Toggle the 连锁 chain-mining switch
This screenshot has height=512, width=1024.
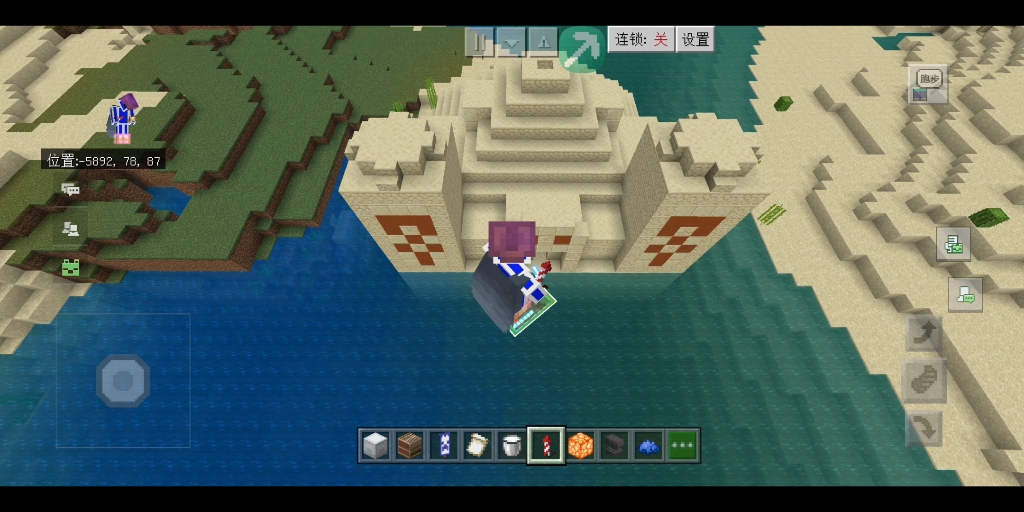(x=642, y=39)
